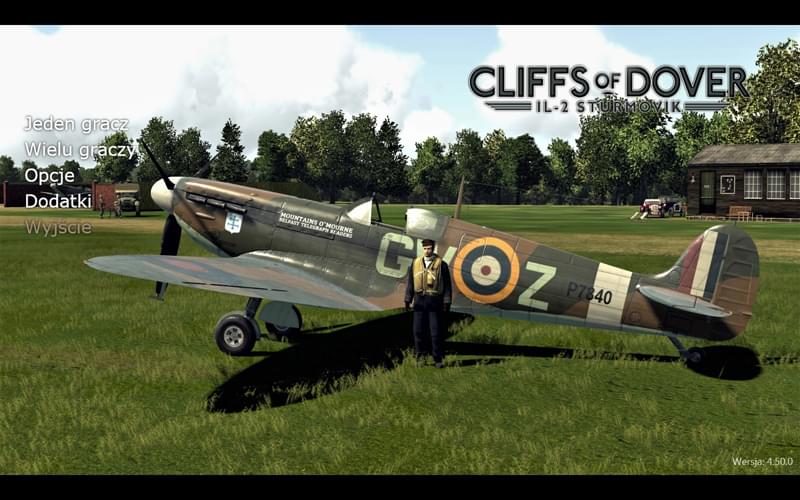This screenshot has height=500, width=800.
Task: Choose the Dodatki menu entry
Action: point(58,201)
